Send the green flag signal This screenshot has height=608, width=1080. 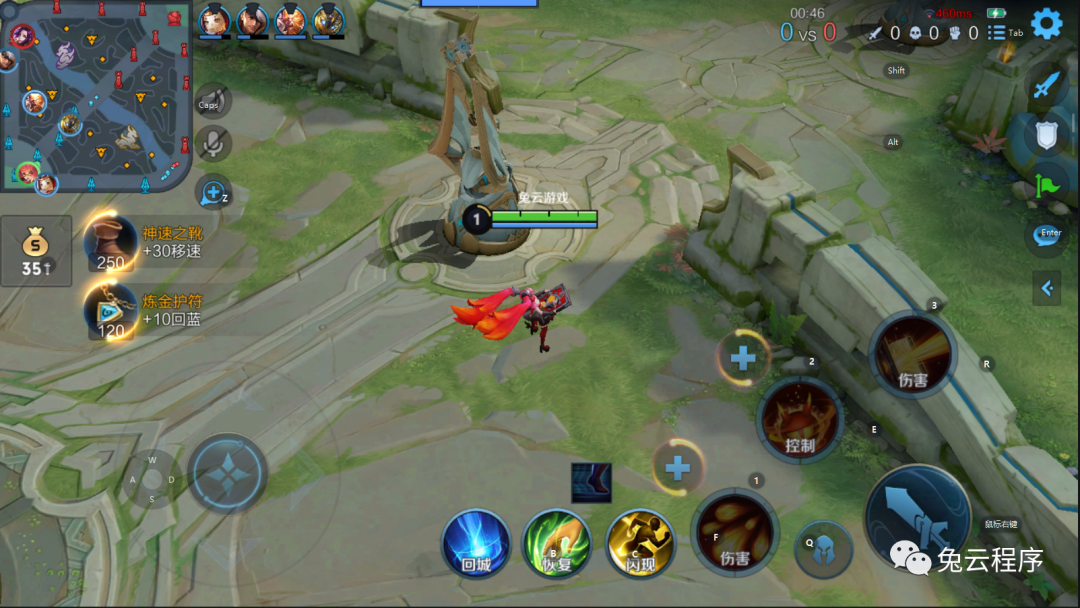(x=1046, y=185)
